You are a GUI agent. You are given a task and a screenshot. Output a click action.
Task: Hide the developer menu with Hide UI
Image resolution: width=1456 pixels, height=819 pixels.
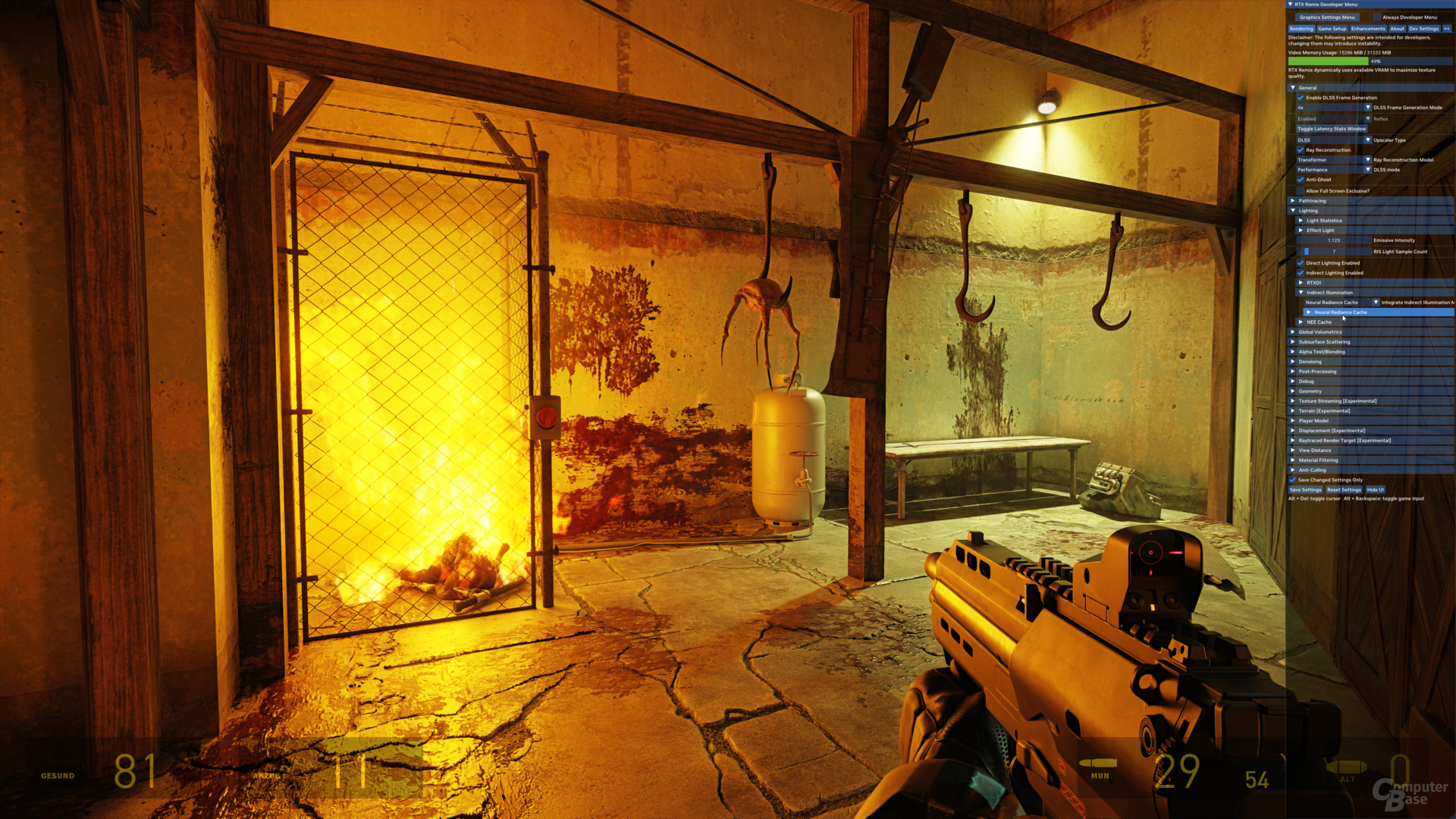pos(1376,490)
